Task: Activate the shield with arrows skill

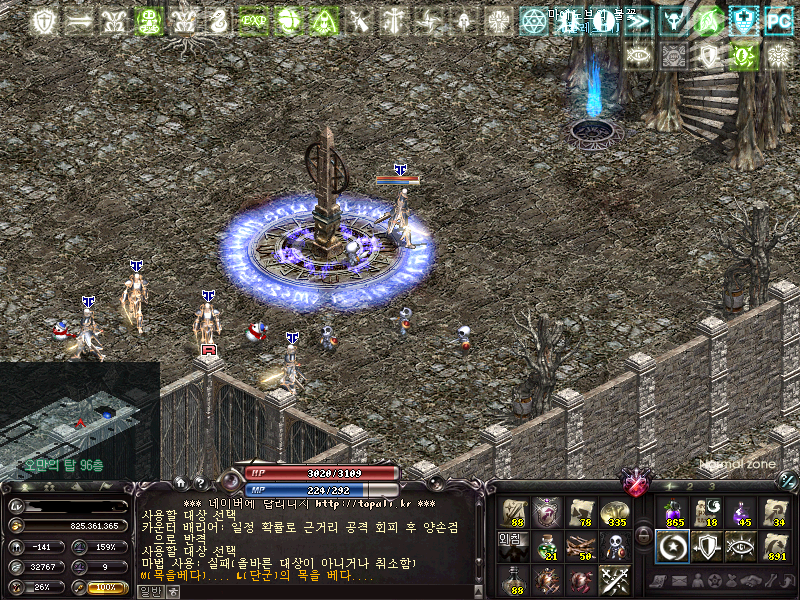Action: tap(708, 546)
